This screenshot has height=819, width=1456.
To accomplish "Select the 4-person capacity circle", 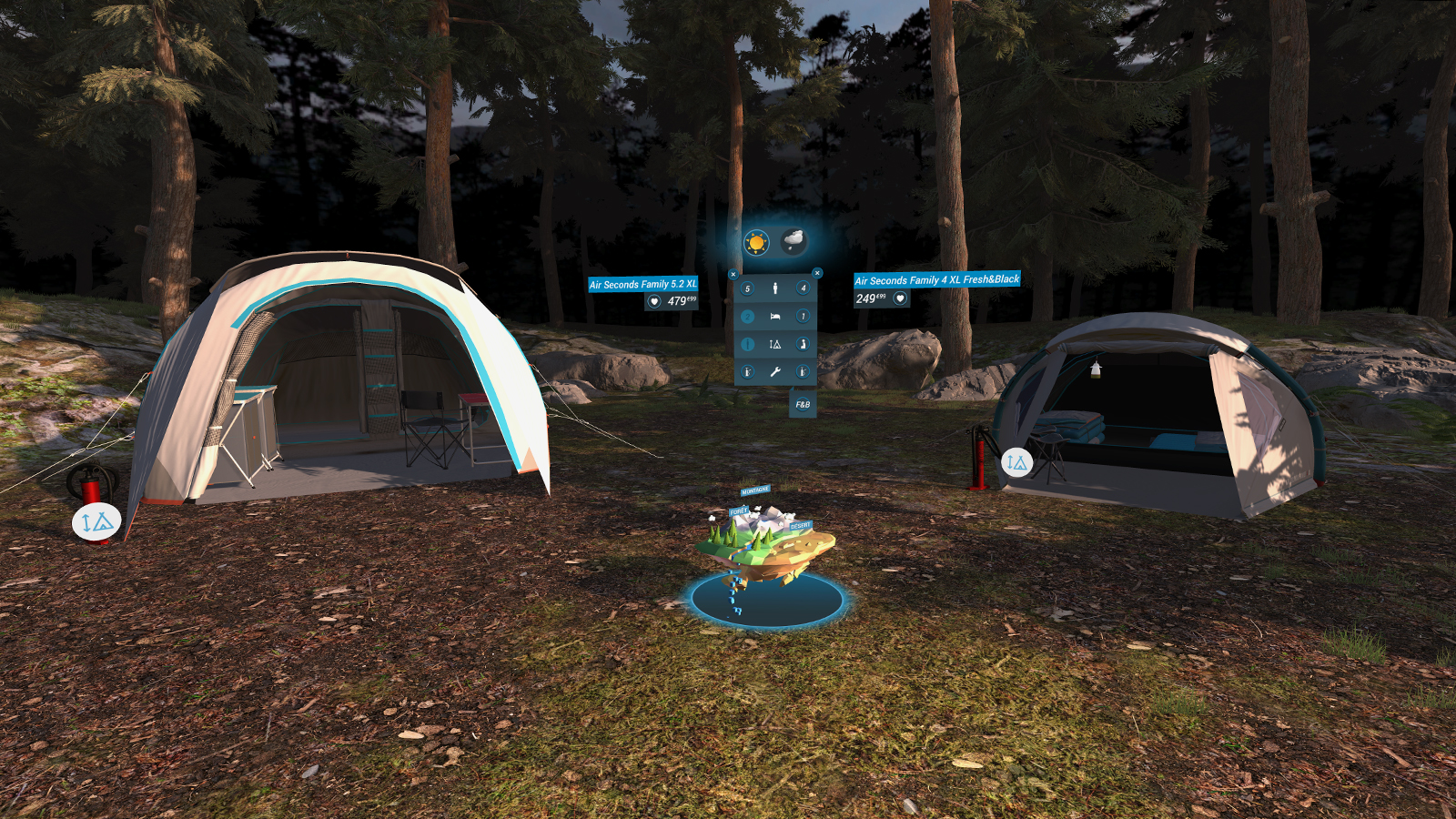I will point(803,288).
